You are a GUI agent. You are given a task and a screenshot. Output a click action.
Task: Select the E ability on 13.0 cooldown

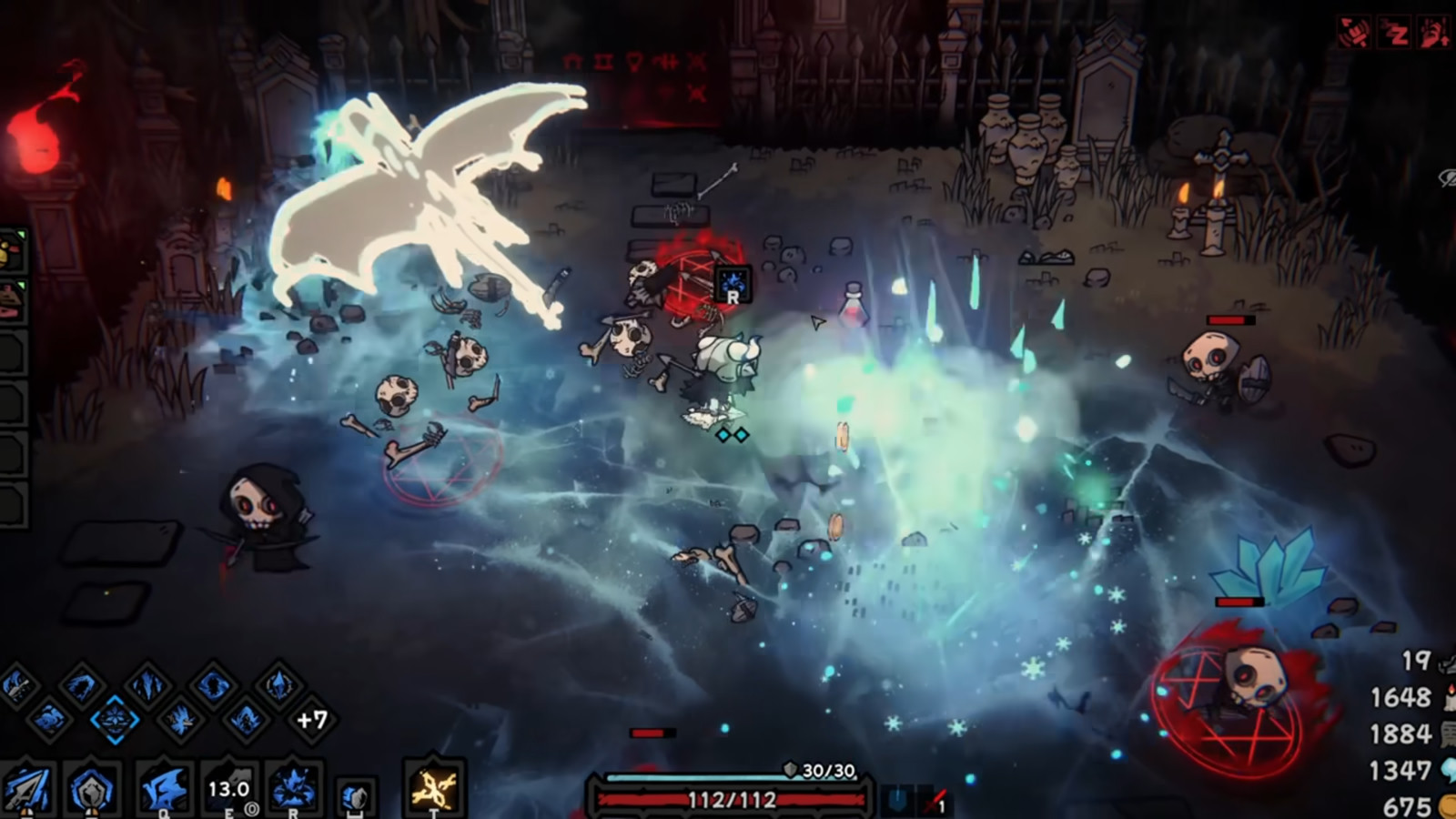click(x=228, y=788)
